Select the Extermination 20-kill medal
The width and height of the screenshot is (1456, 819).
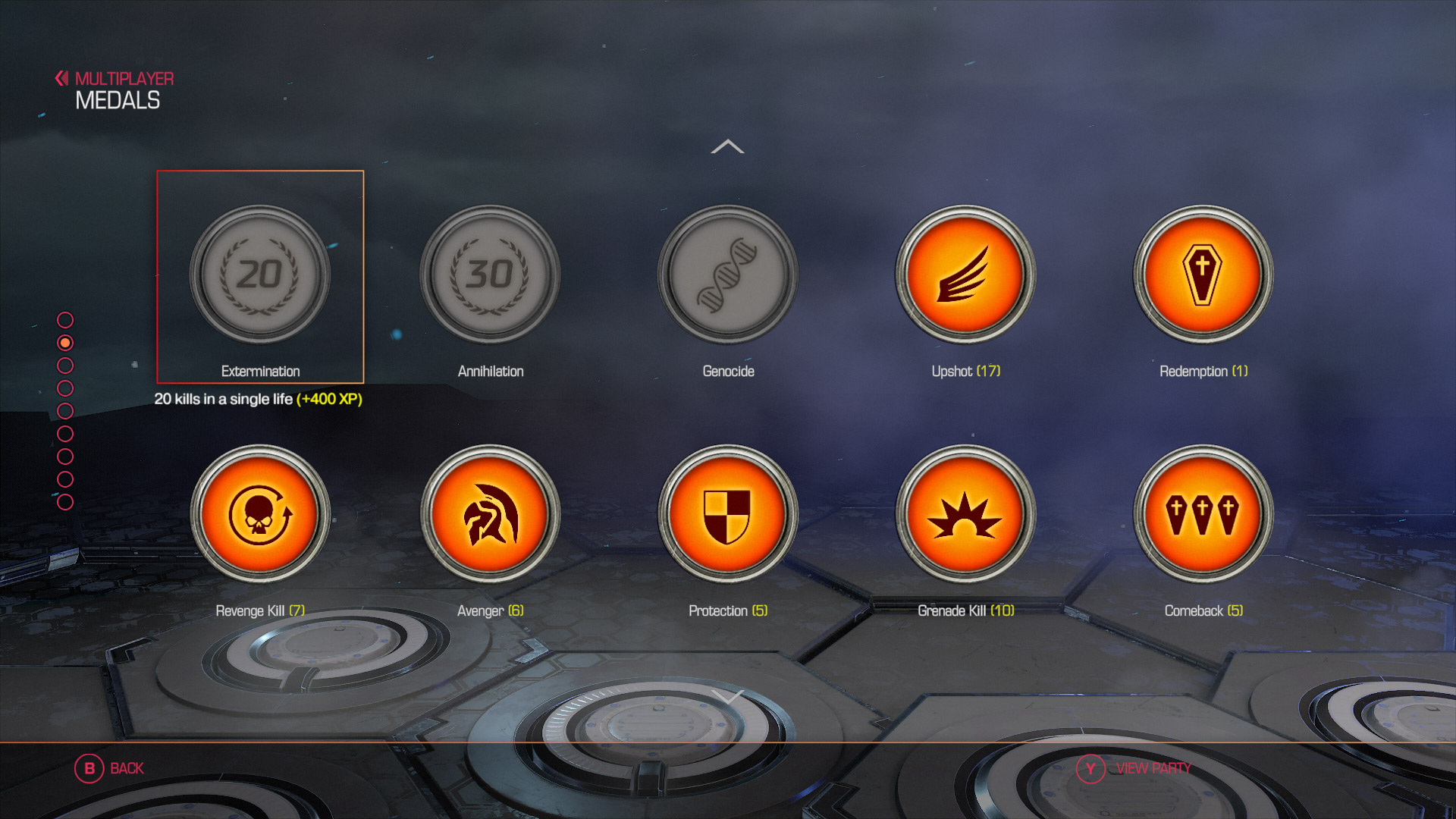coord(260,275)
